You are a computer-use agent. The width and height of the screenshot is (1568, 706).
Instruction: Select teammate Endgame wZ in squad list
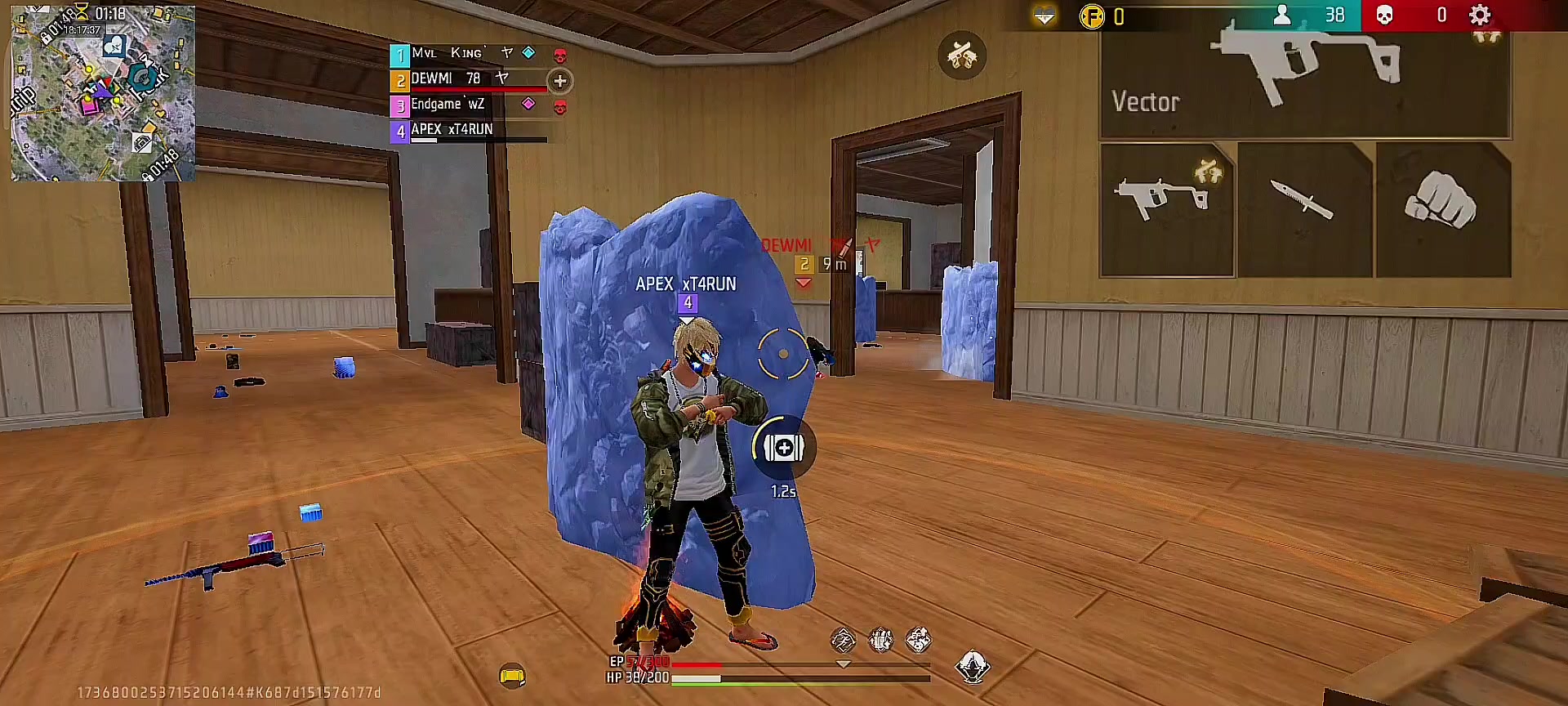(x=470, y=105)
